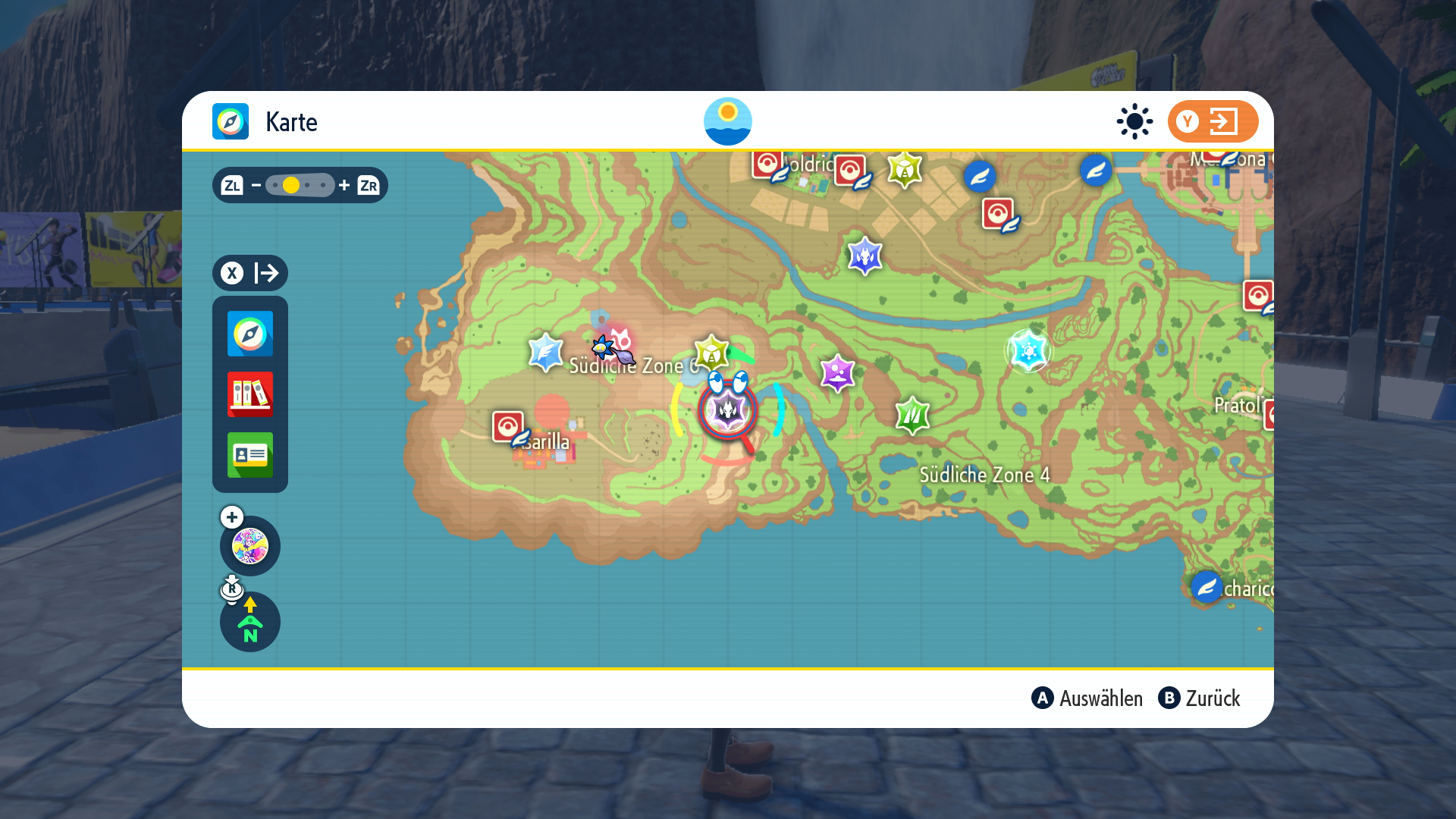Click the sunny weather icon at the top

click(728, 121)
